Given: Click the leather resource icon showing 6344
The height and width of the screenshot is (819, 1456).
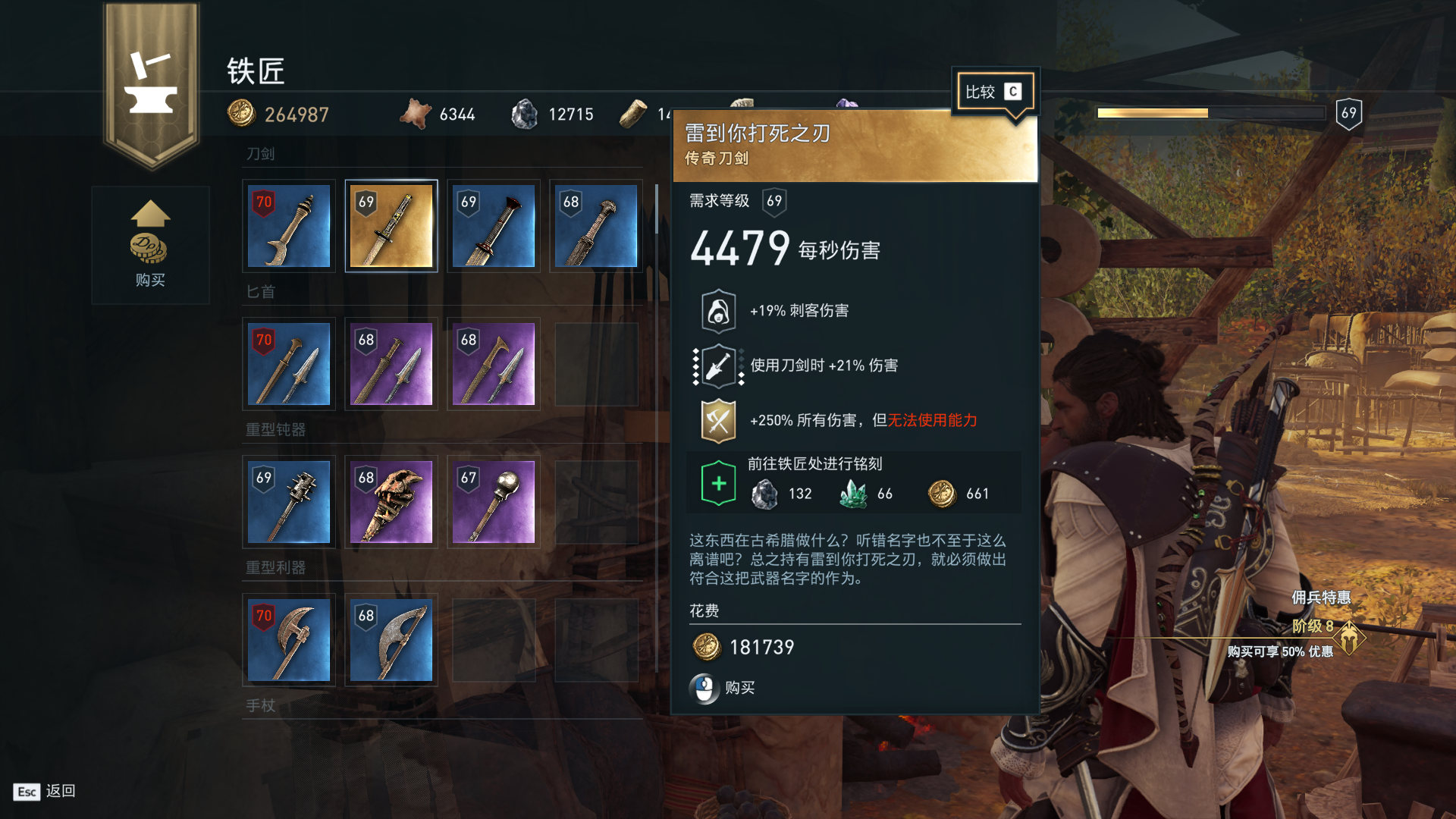Looking at the screenshot, I should tap(417, 112).
